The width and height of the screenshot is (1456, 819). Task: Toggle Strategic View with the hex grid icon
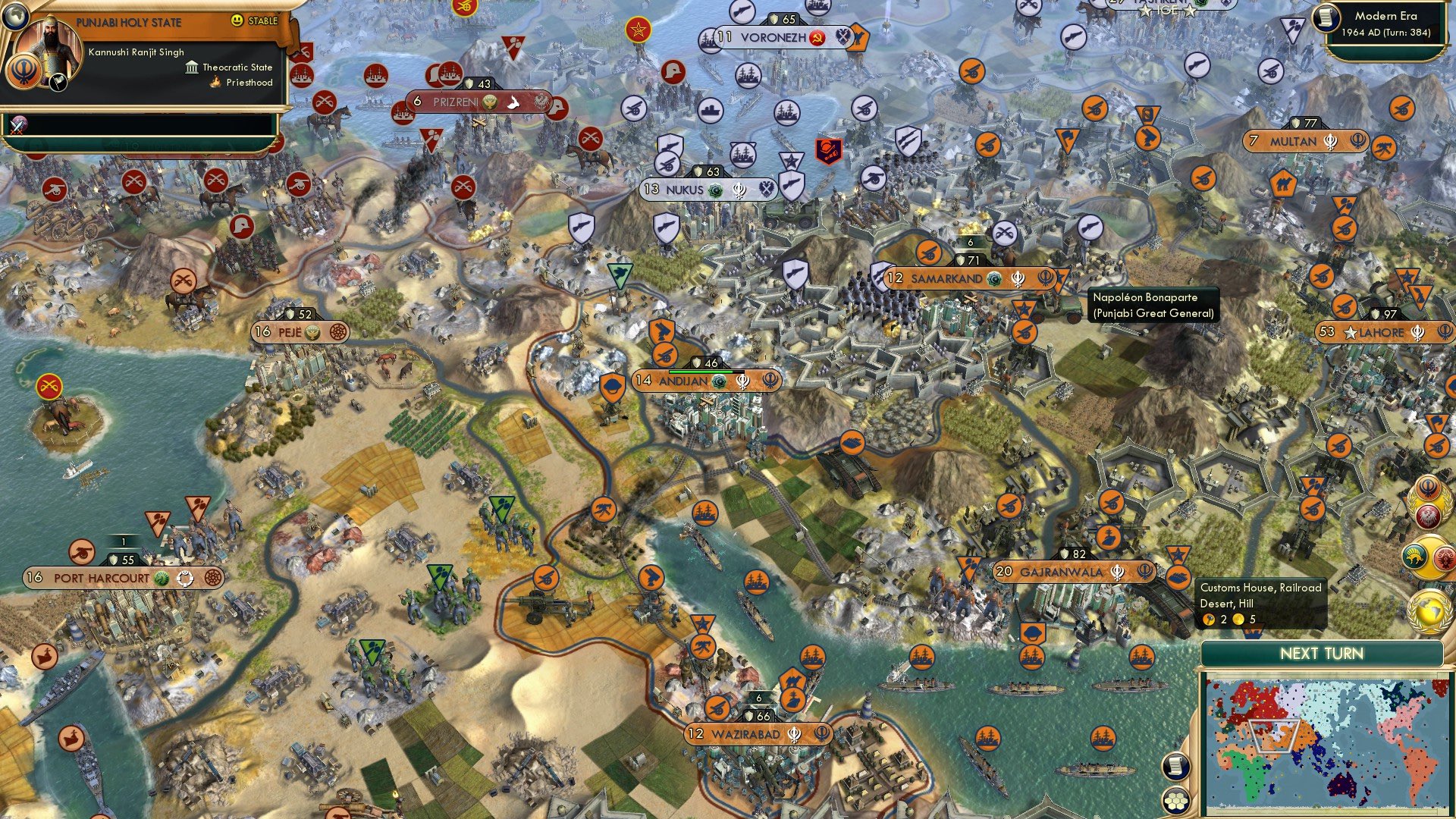click(1175, 801)
